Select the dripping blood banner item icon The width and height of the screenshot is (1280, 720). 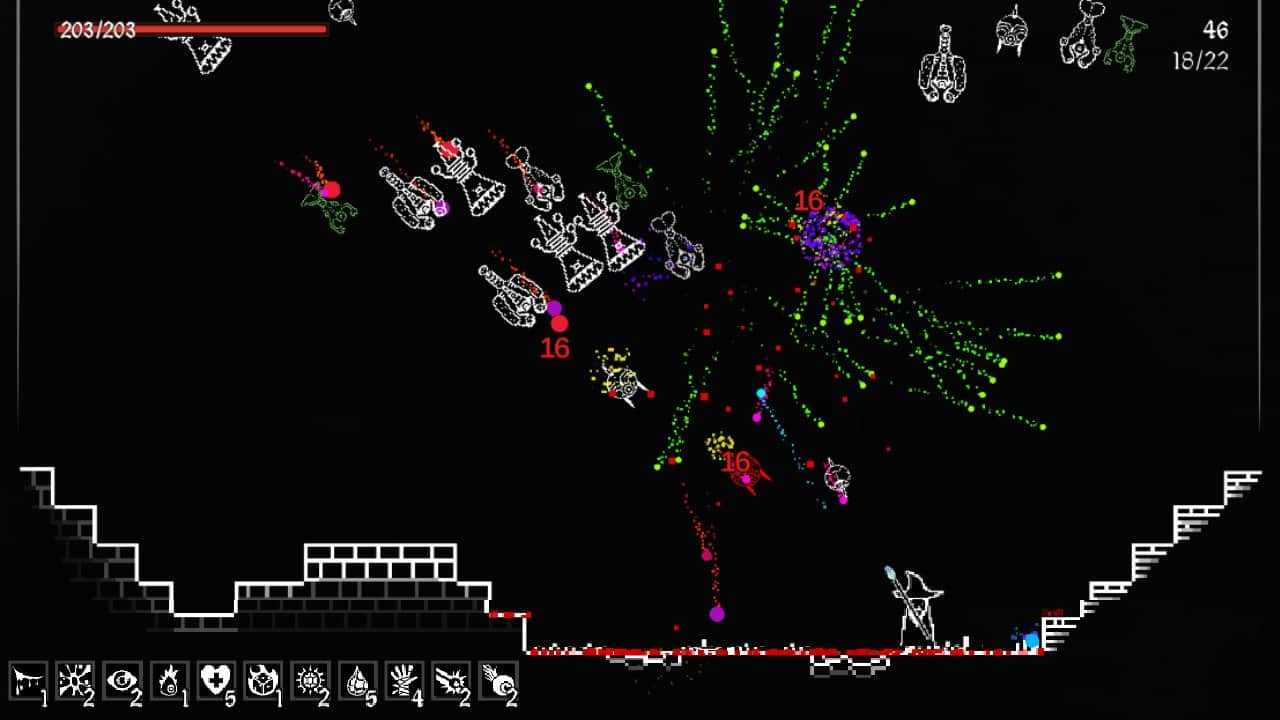tap(25, 680)
